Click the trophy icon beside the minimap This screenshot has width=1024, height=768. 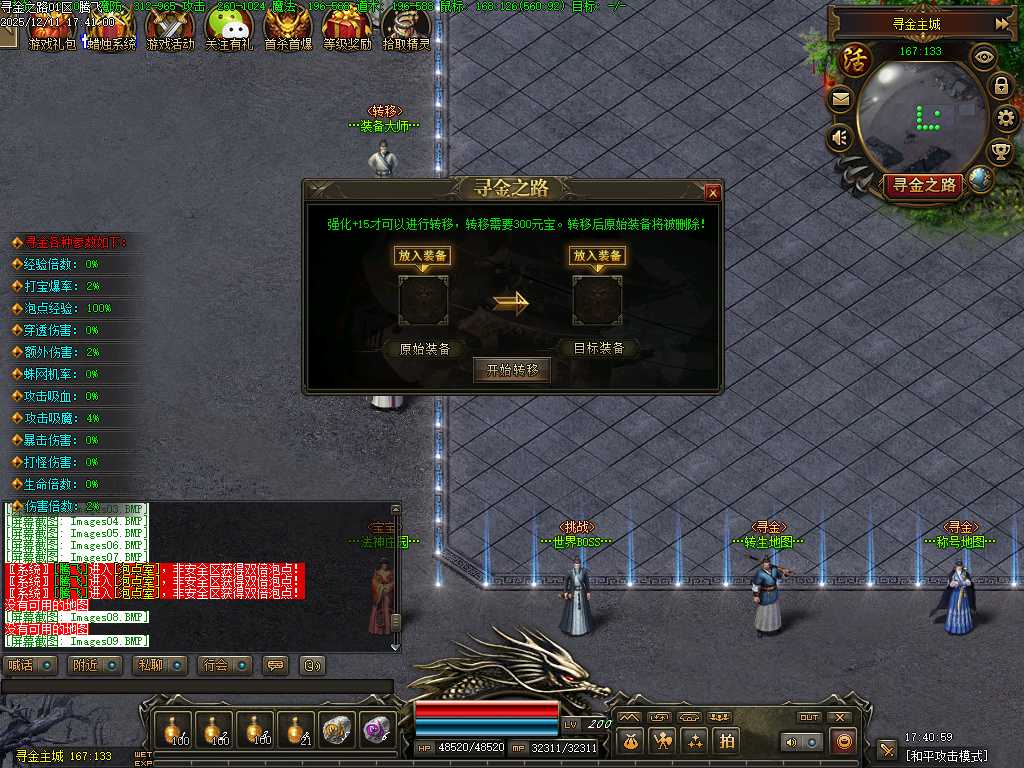tap(1000, 152)
